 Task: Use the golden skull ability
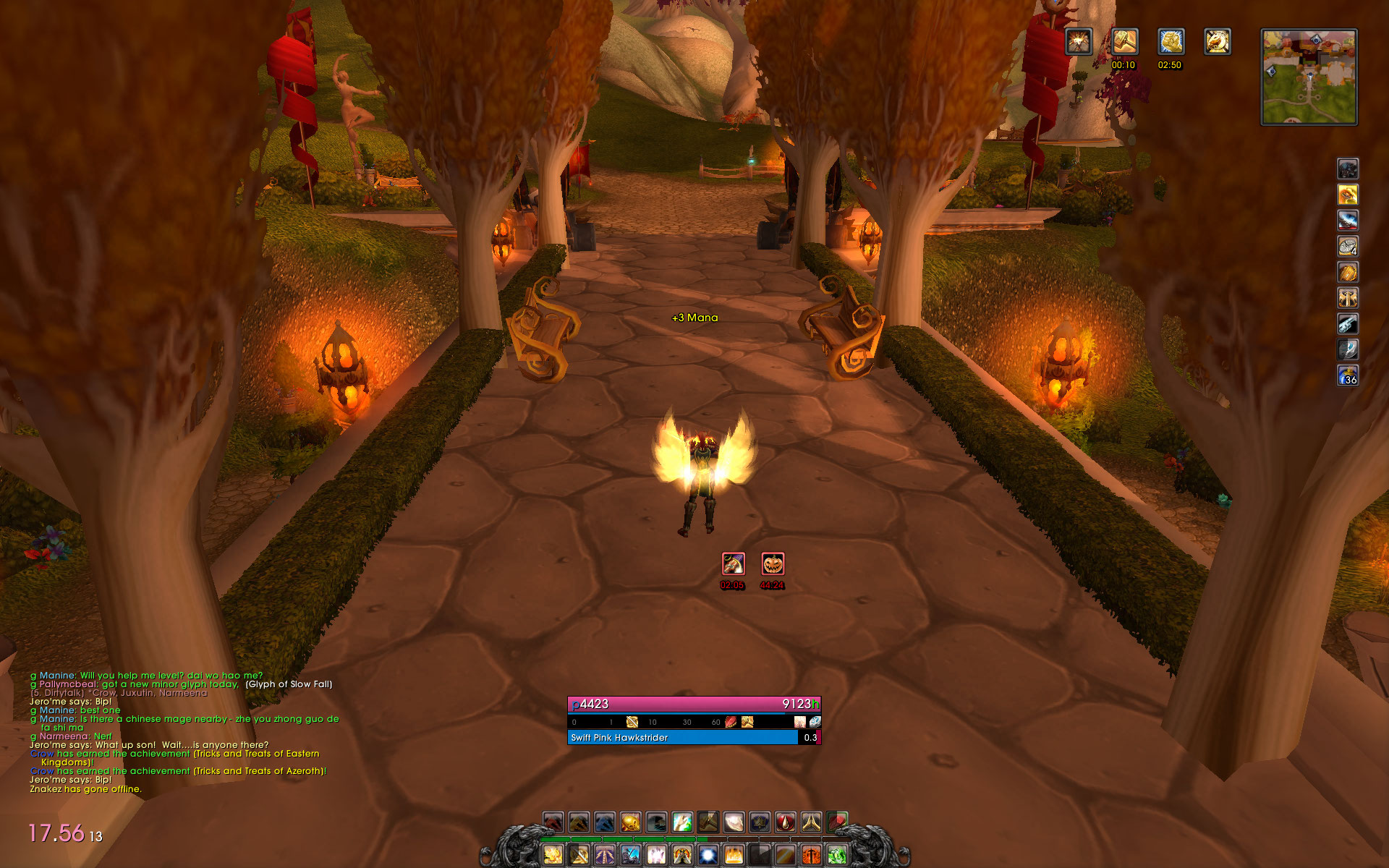pyautogui.click(x=630, y=822)
